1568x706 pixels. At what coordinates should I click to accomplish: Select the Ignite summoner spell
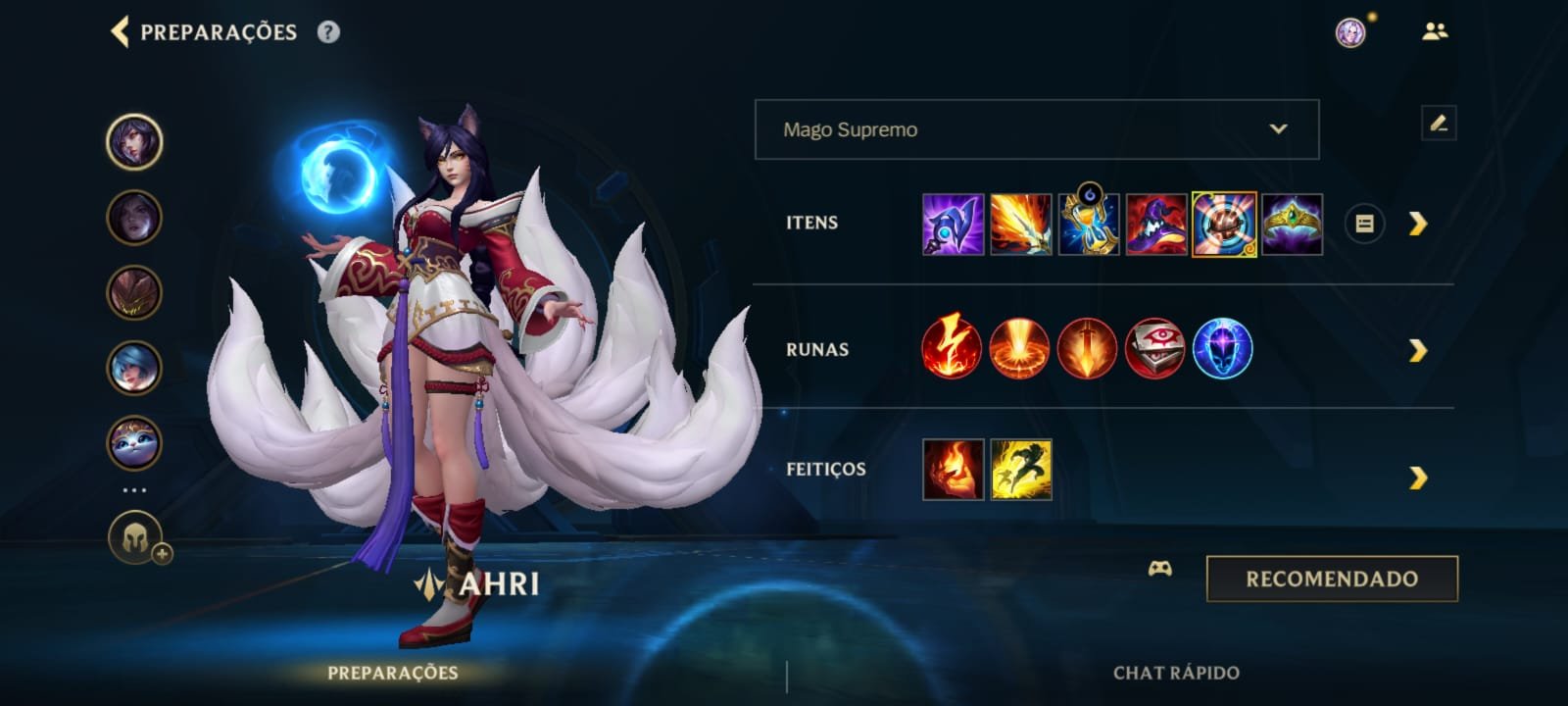[x=953, y=470]
